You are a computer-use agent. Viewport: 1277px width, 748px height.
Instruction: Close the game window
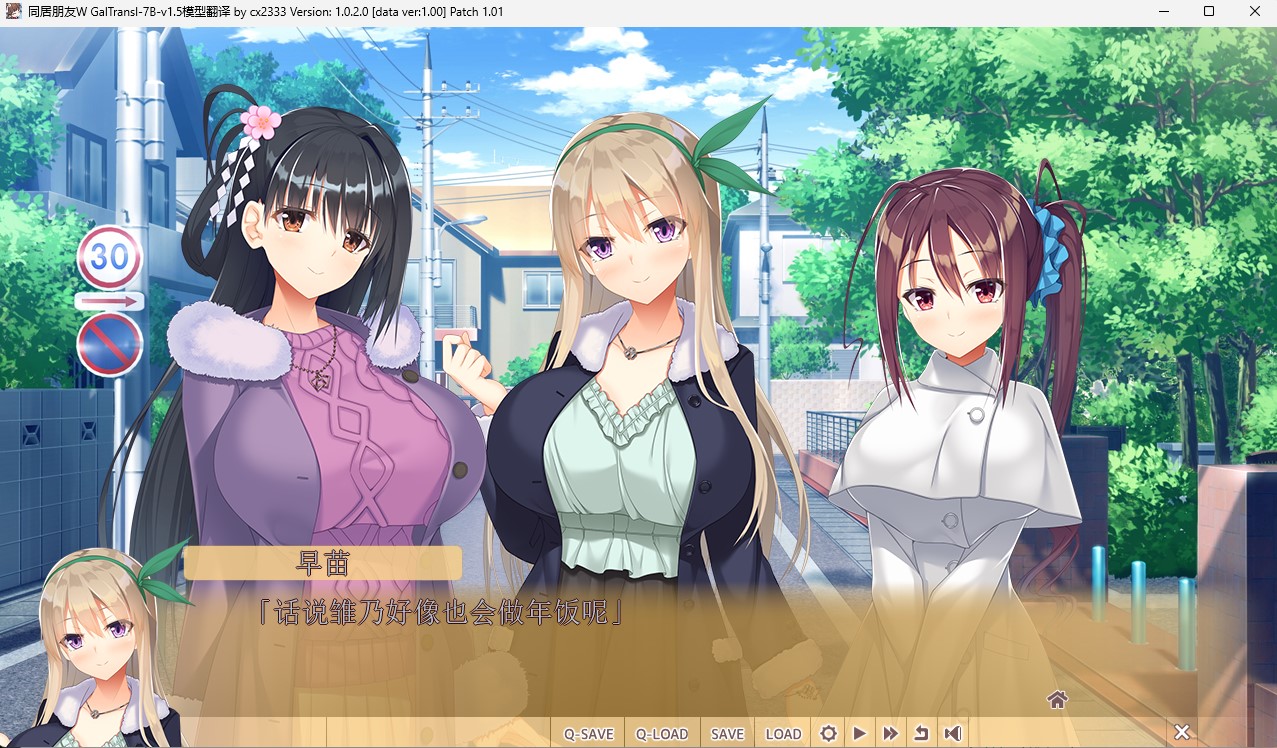click(1254, 12)
